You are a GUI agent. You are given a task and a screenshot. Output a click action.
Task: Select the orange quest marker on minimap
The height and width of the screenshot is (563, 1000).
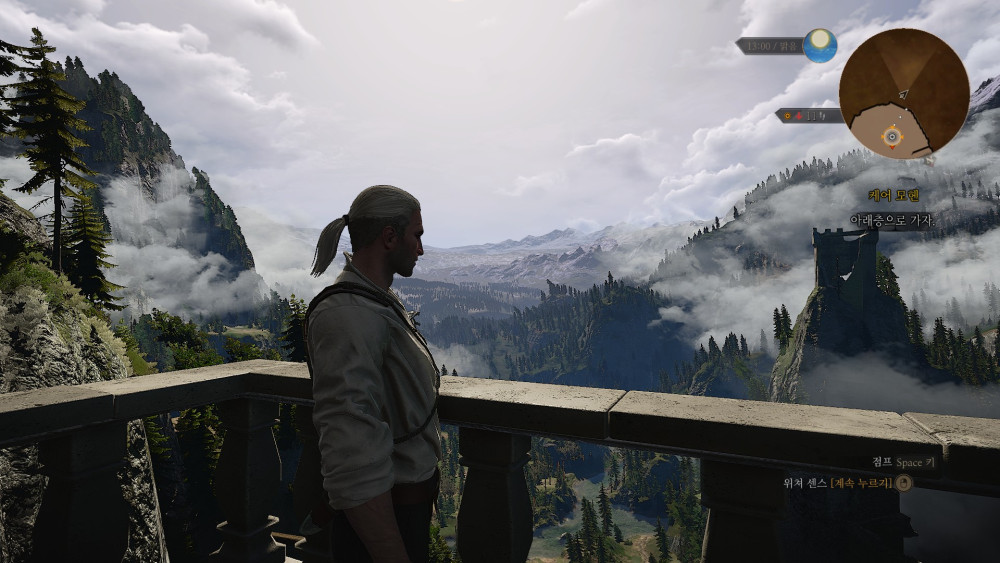pos(892,135)
